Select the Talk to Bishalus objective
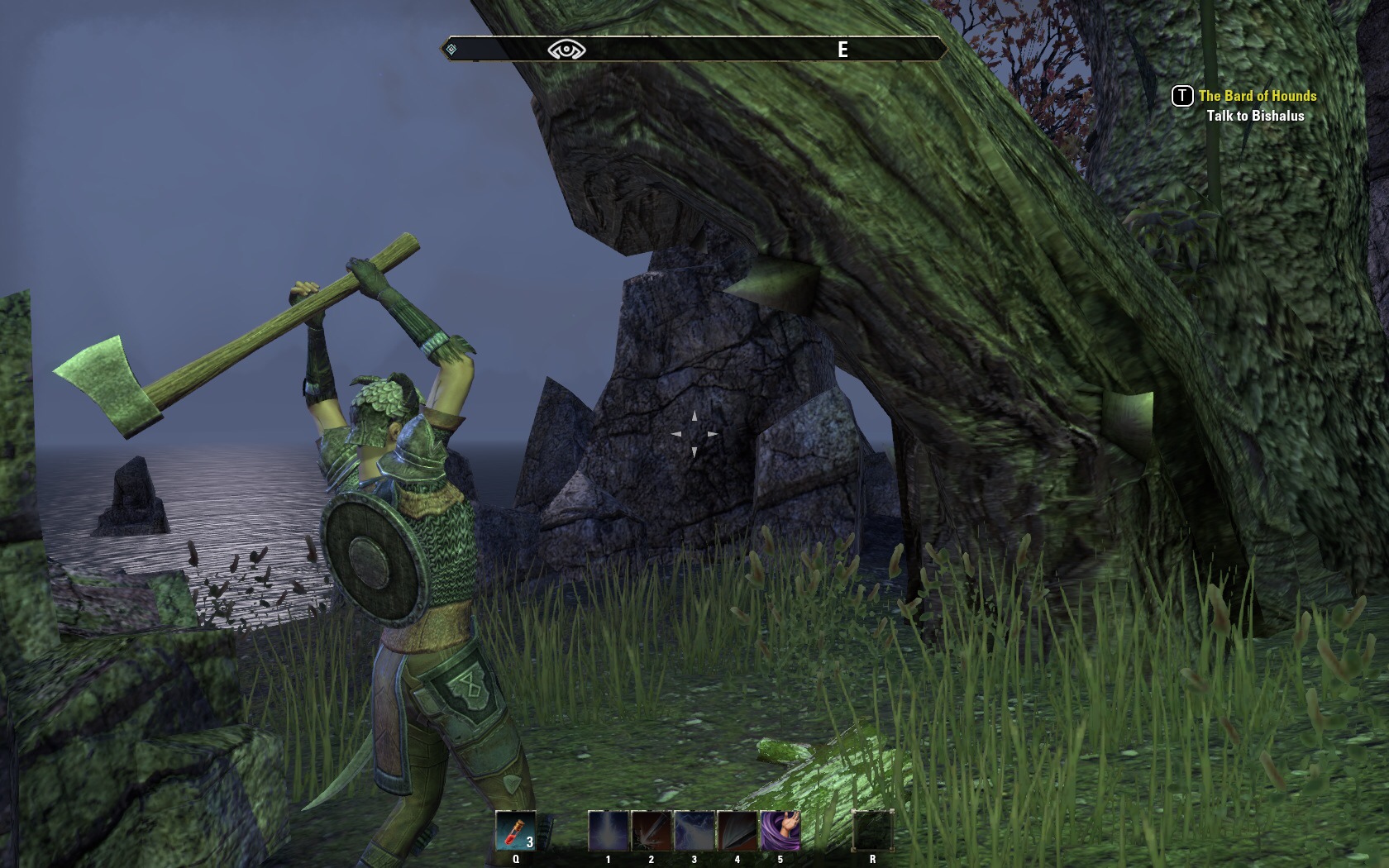The width and height of the screenshot is (1389, 868). pyautogui.click(x=1255, y=116)
